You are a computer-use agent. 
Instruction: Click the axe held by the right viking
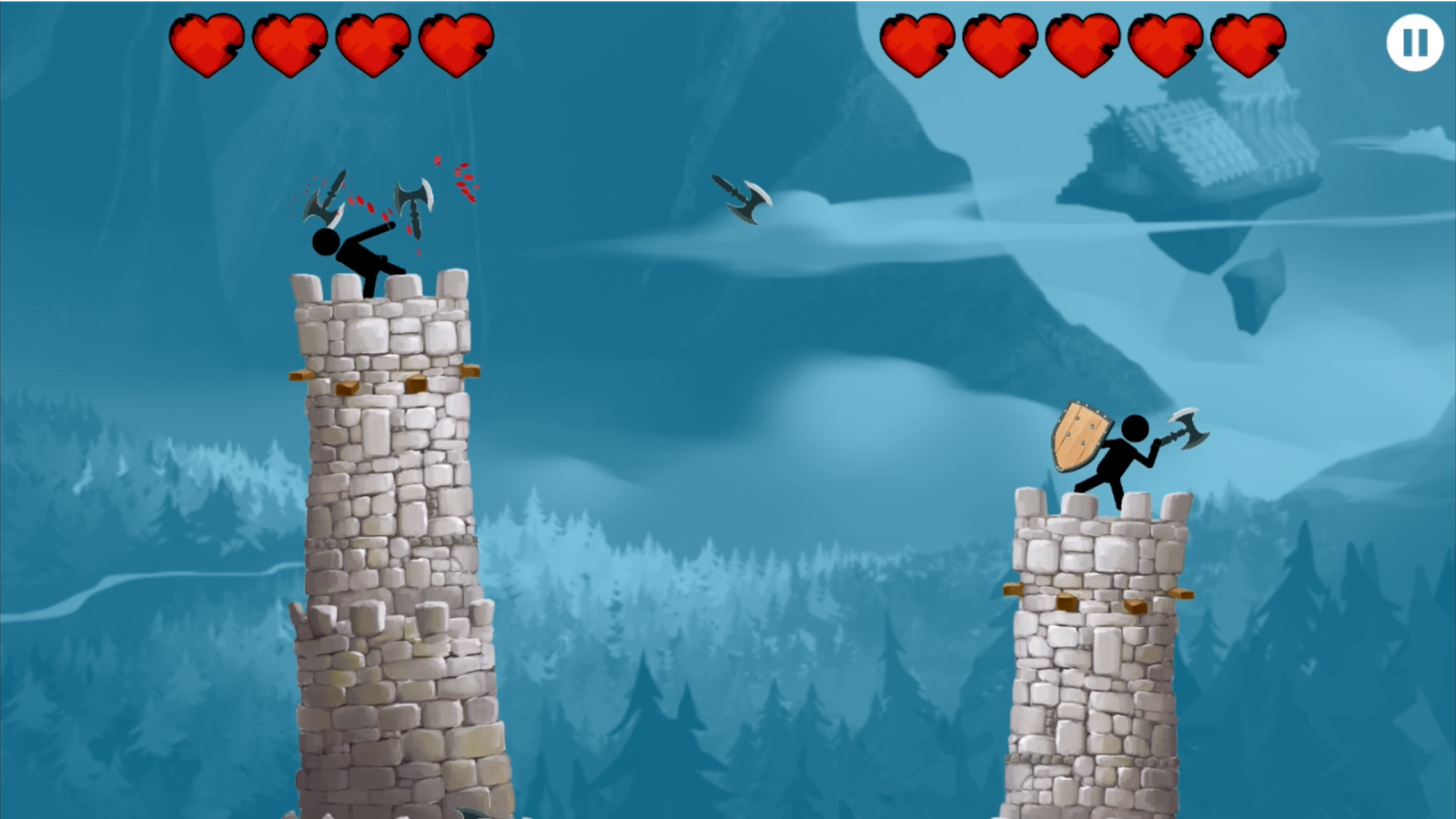[1188, 428]
